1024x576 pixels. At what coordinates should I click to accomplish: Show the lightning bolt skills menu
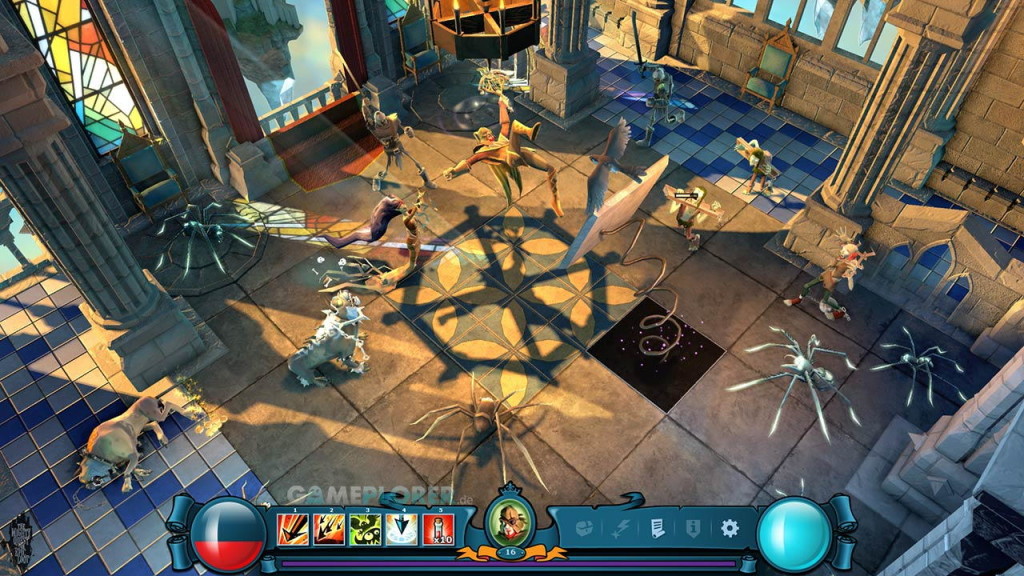[x=621, y=528]
